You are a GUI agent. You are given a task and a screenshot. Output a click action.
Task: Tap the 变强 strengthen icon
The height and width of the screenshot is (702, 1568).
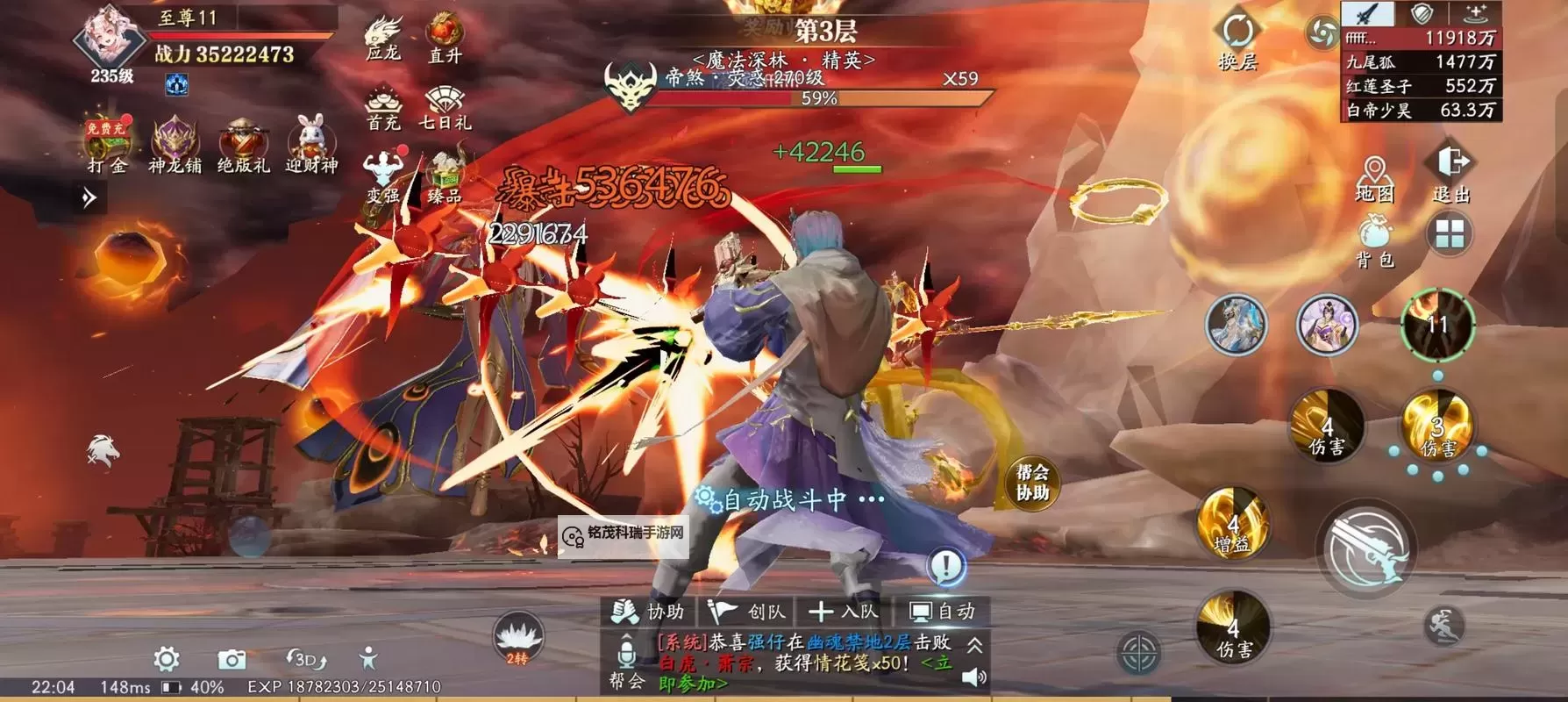point(384,167)
